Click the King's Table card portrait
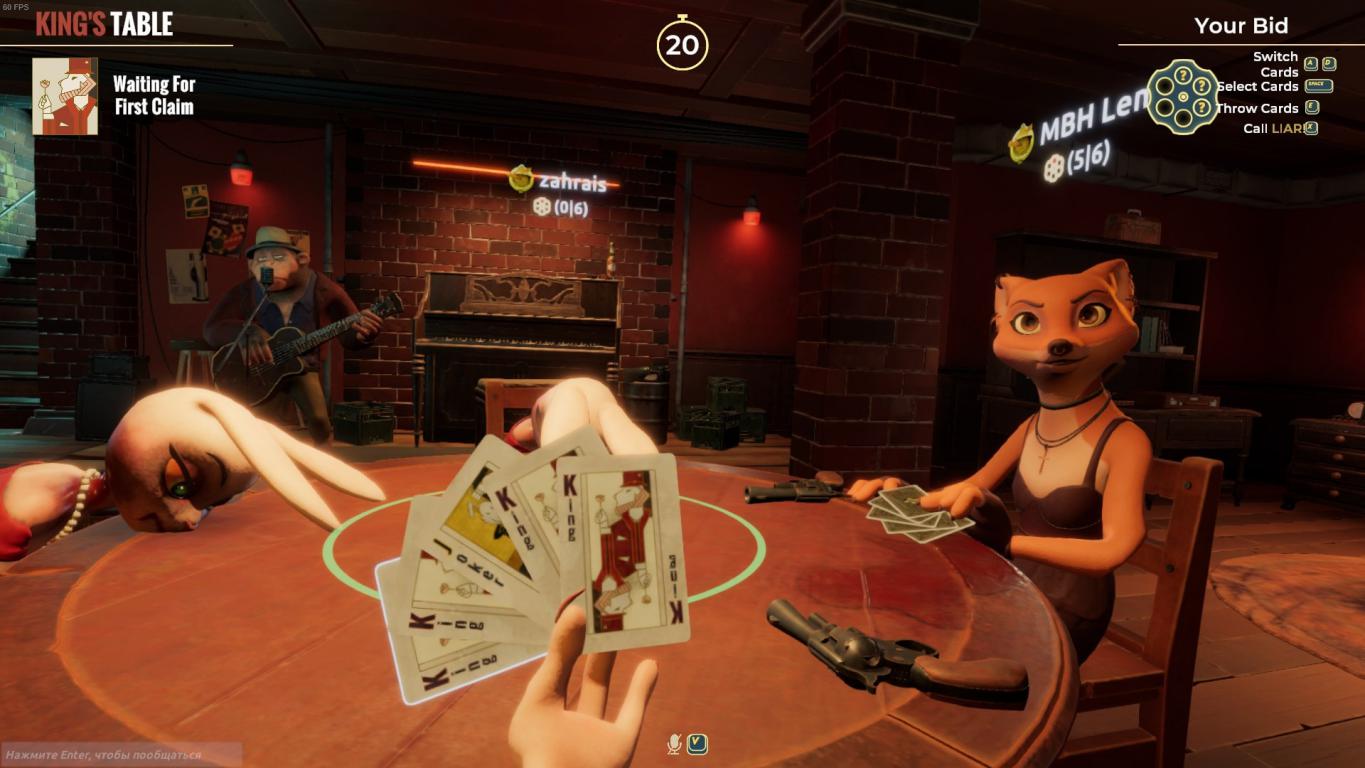Screen dimensions: 1365x768 (x=65, y=96)
